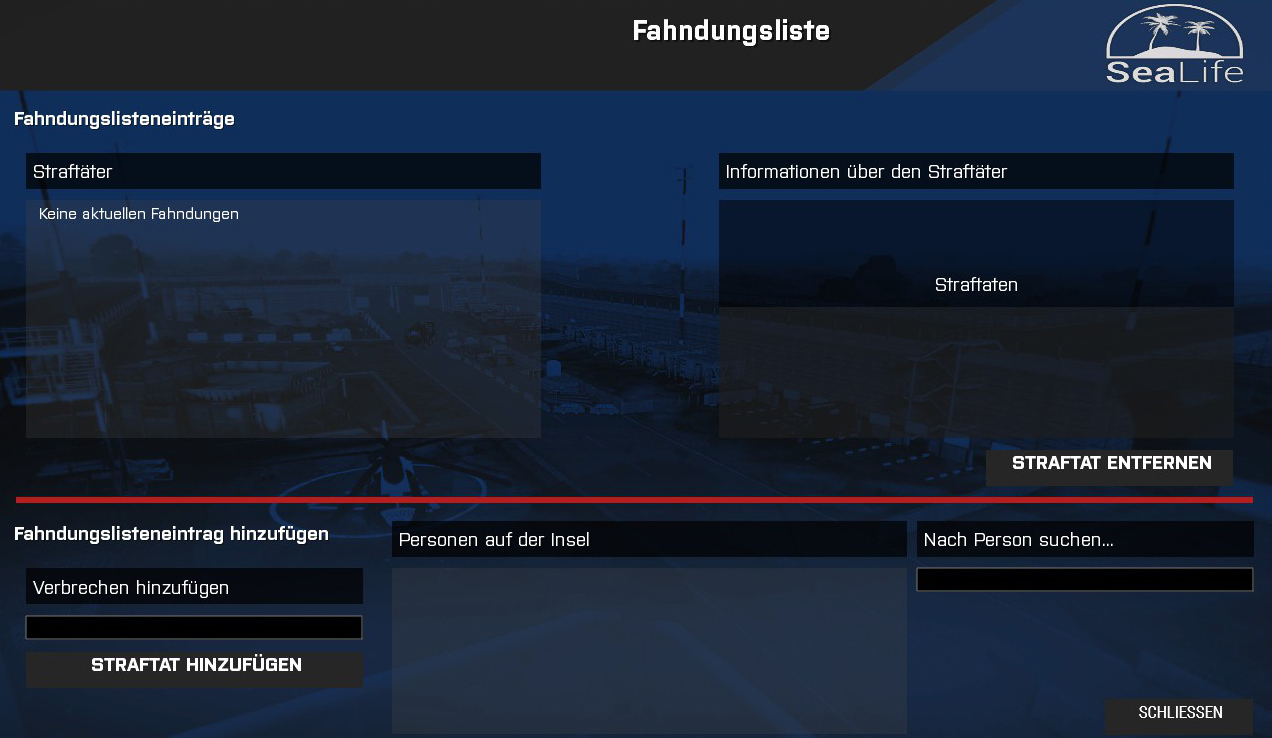Click inside the Straftaten list box
This screenshot has width=1272, height=738.
(975, 372)
